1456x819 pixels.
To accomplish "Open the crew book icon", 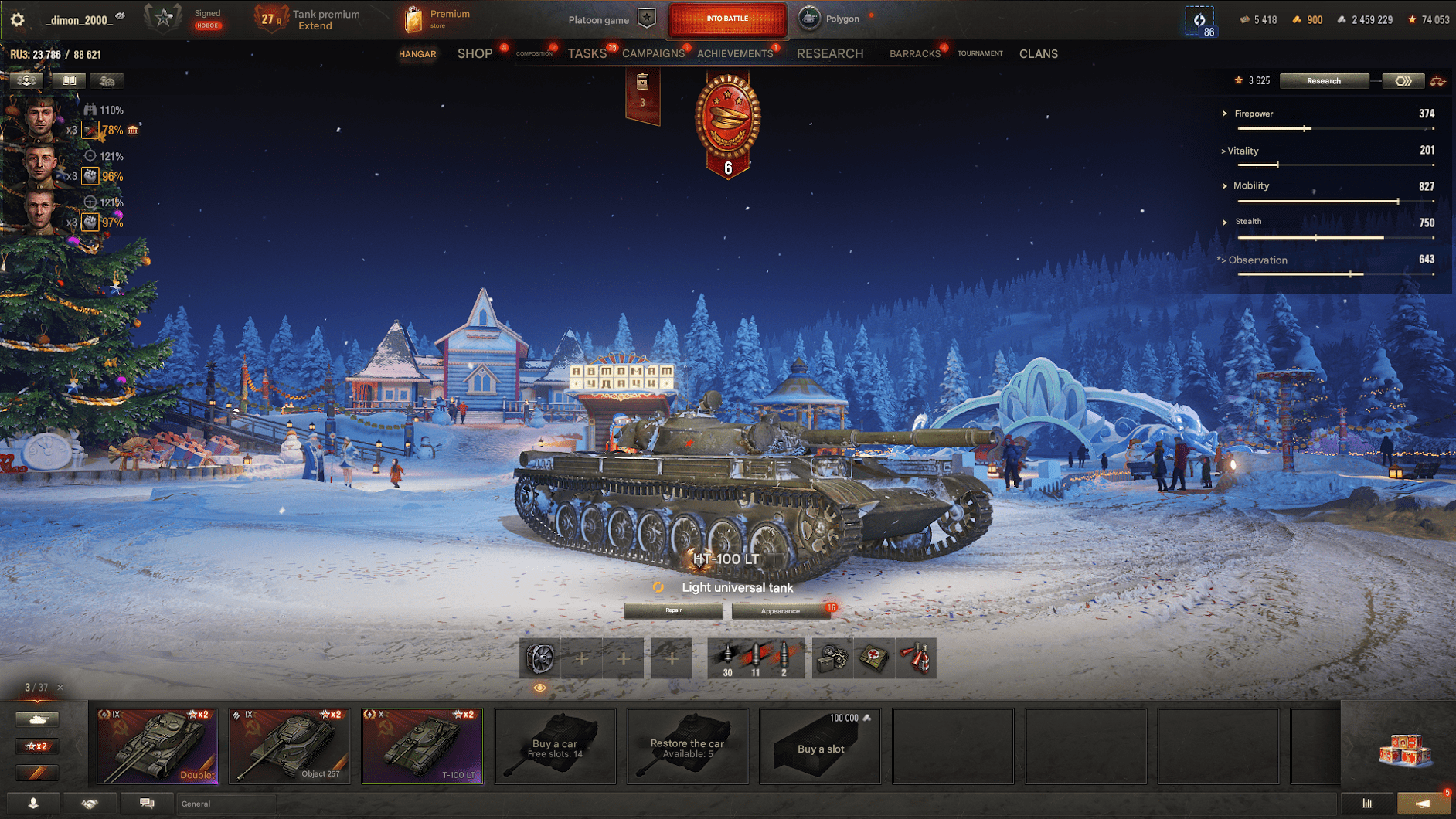I will pos(70,80).
